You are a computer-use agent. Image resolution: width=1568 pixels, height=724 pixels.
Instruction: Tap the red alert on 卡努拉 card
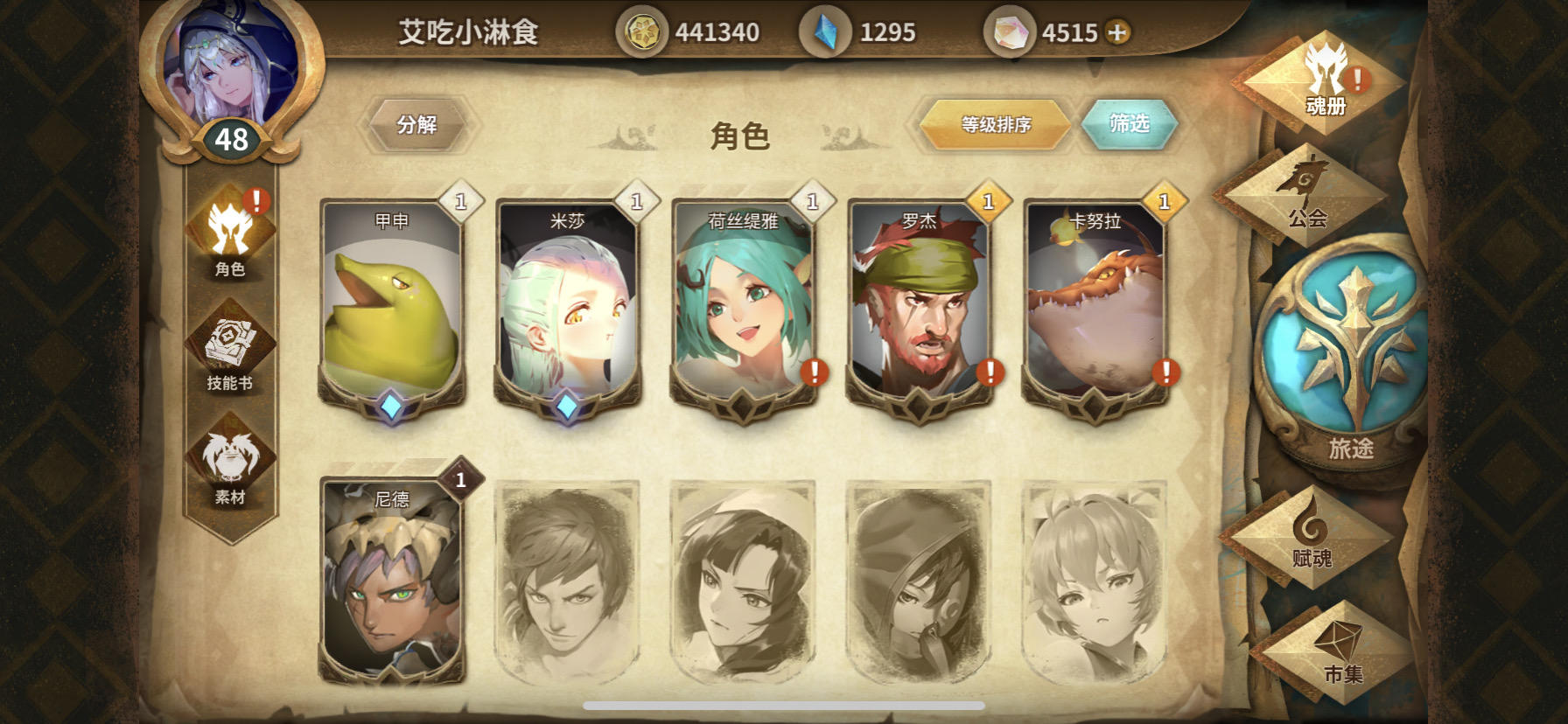click(1165, 374)
